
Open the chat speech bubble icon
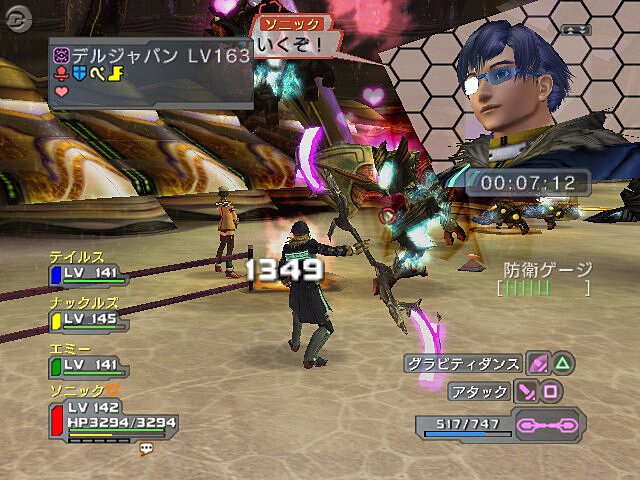pos(146,449)
